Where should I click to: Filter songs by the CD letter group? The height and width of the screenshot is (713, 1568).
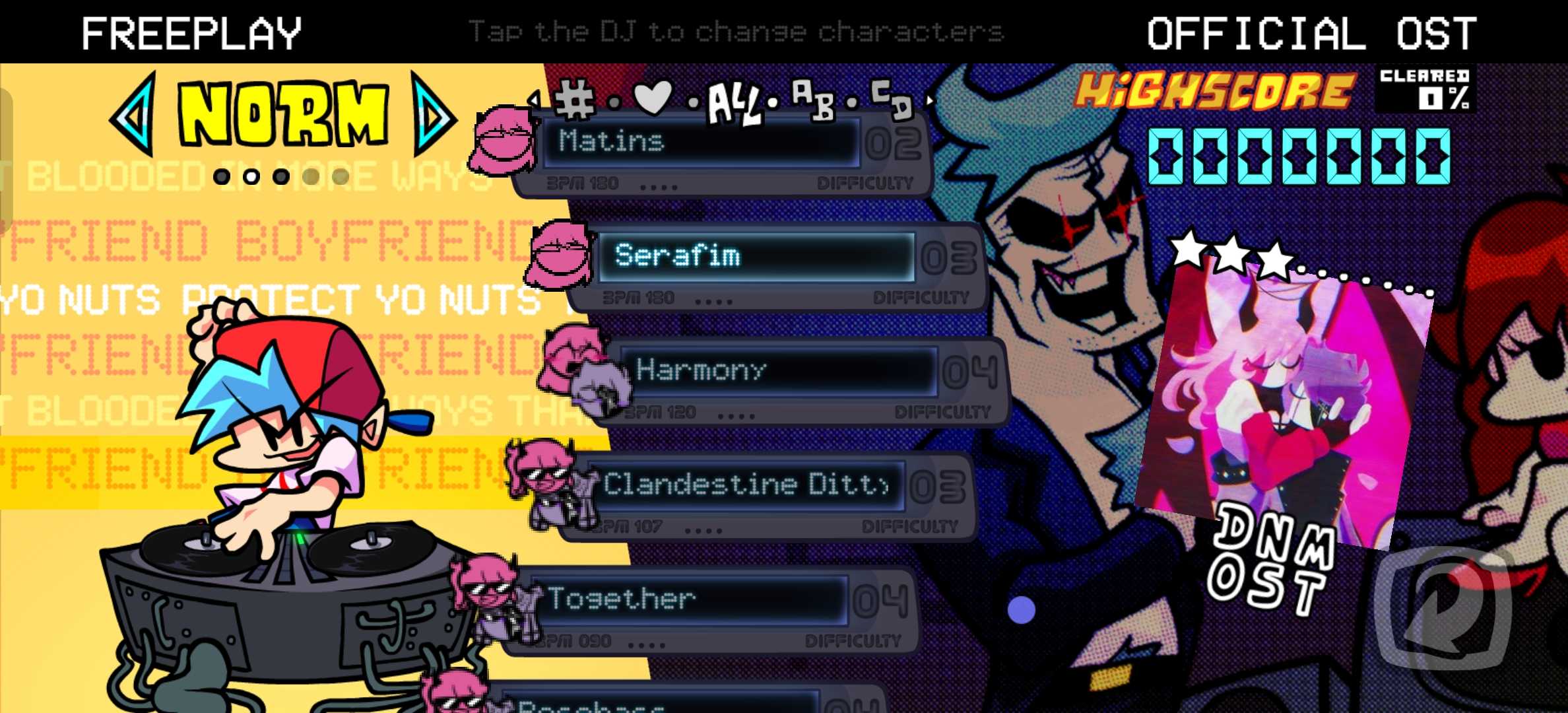[892, 99]
